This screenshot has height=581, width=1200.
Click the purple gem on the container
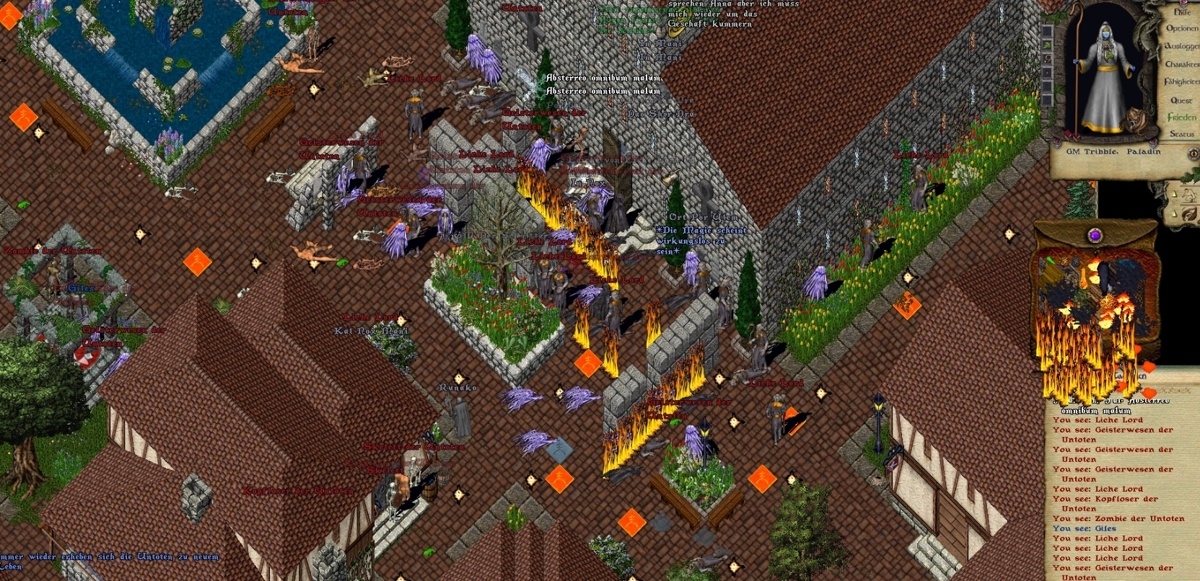tap(1095, 235)
